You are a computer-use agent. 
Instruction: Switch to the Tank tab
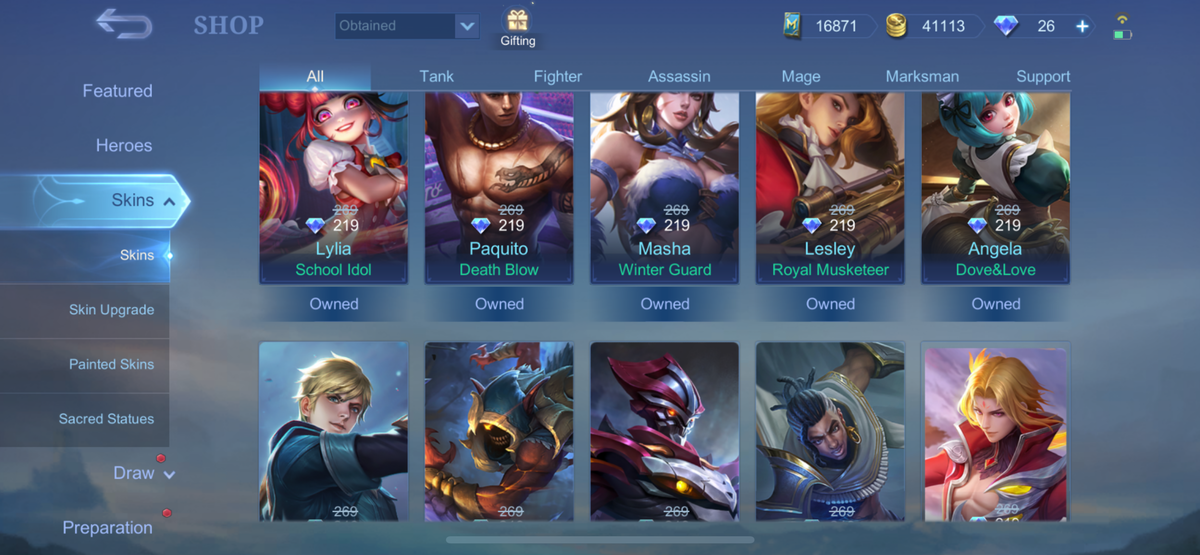[x=437, y=76]
